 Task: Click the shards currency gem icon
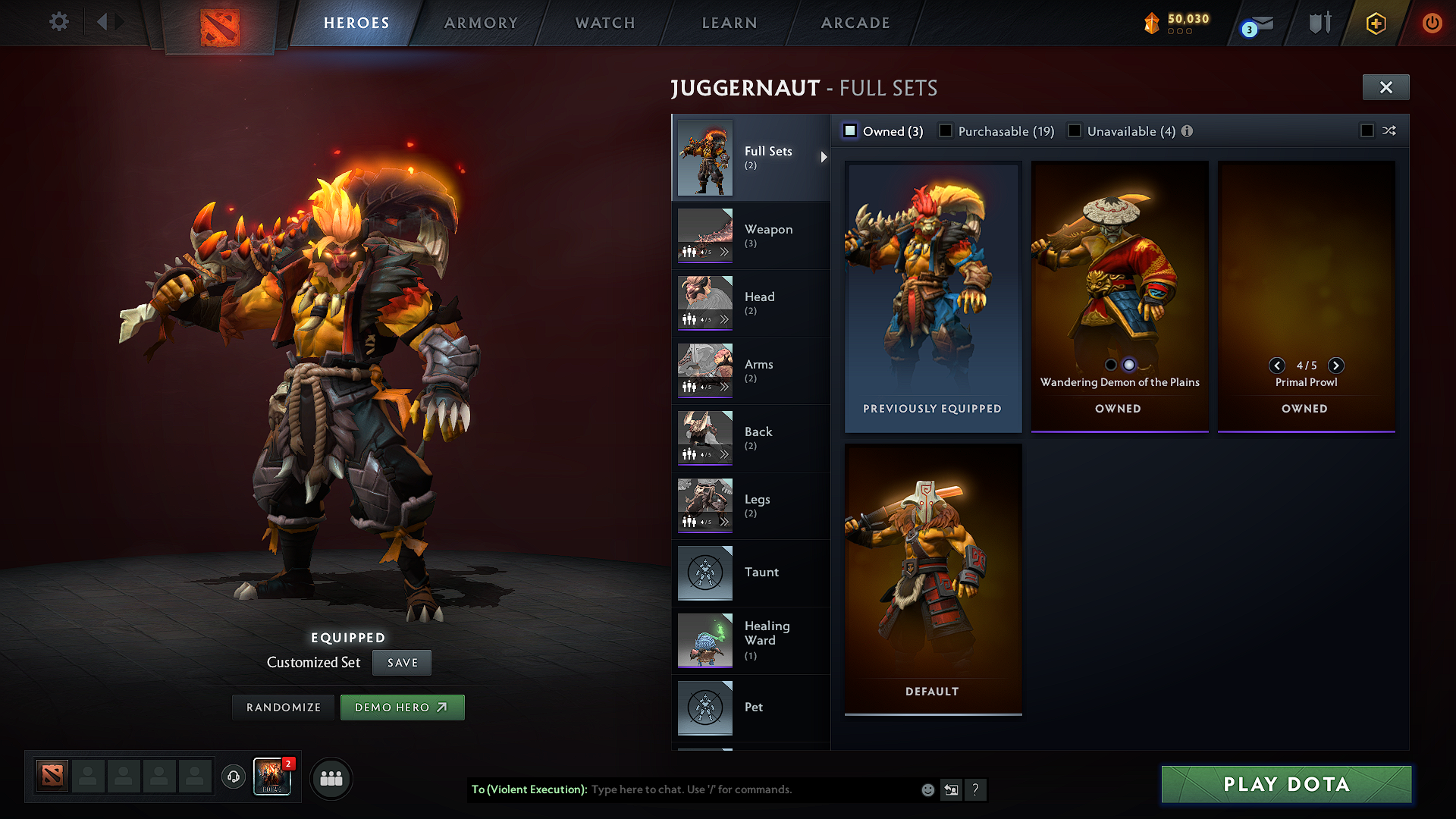tap(1153, 22)
